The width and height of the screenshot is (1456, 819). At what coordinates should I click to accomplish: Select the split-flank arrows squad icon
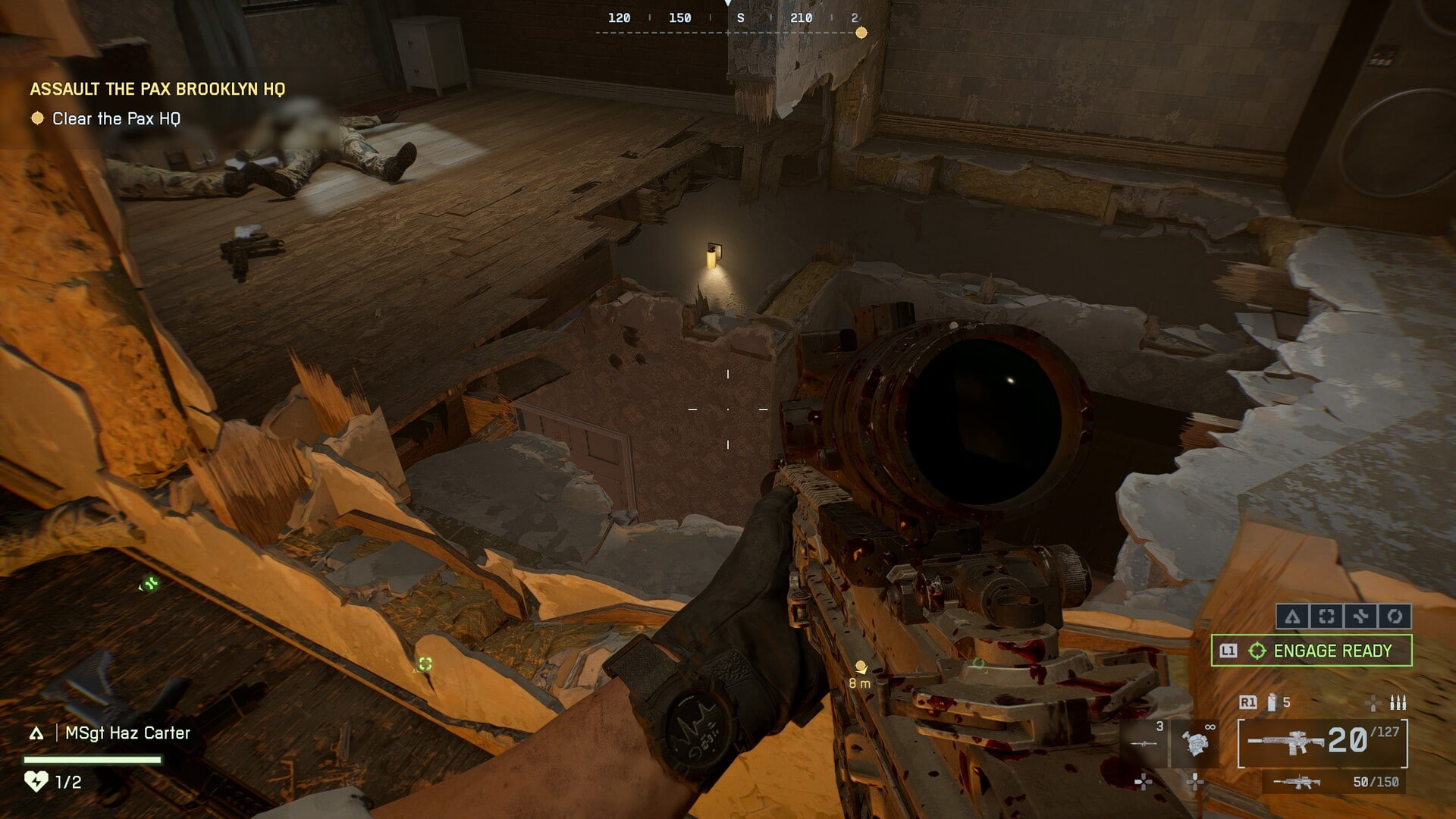click(x=1363, y=617)
